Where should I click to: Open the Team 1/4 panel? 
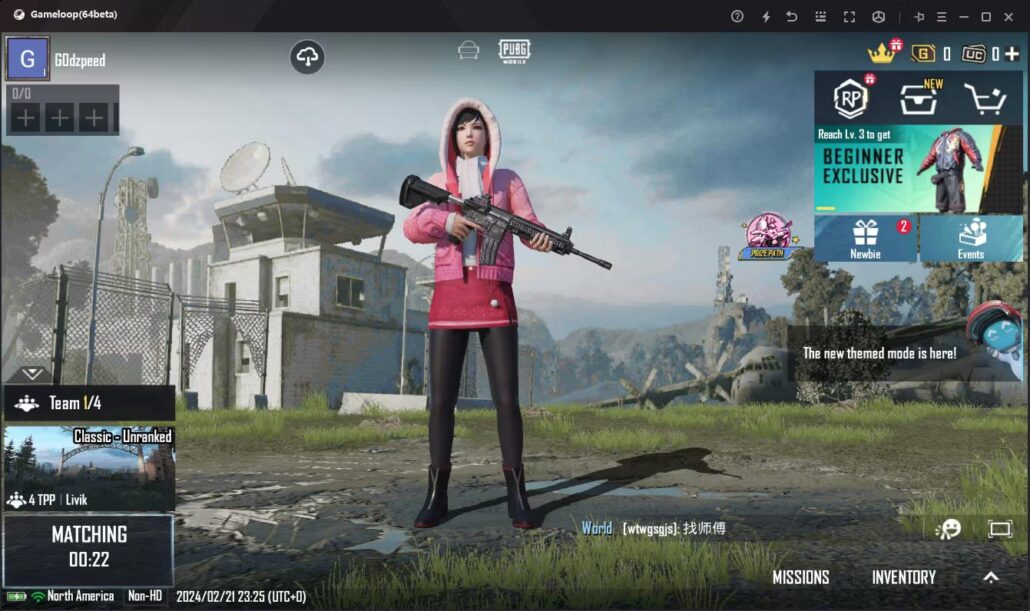coord(89,403)
